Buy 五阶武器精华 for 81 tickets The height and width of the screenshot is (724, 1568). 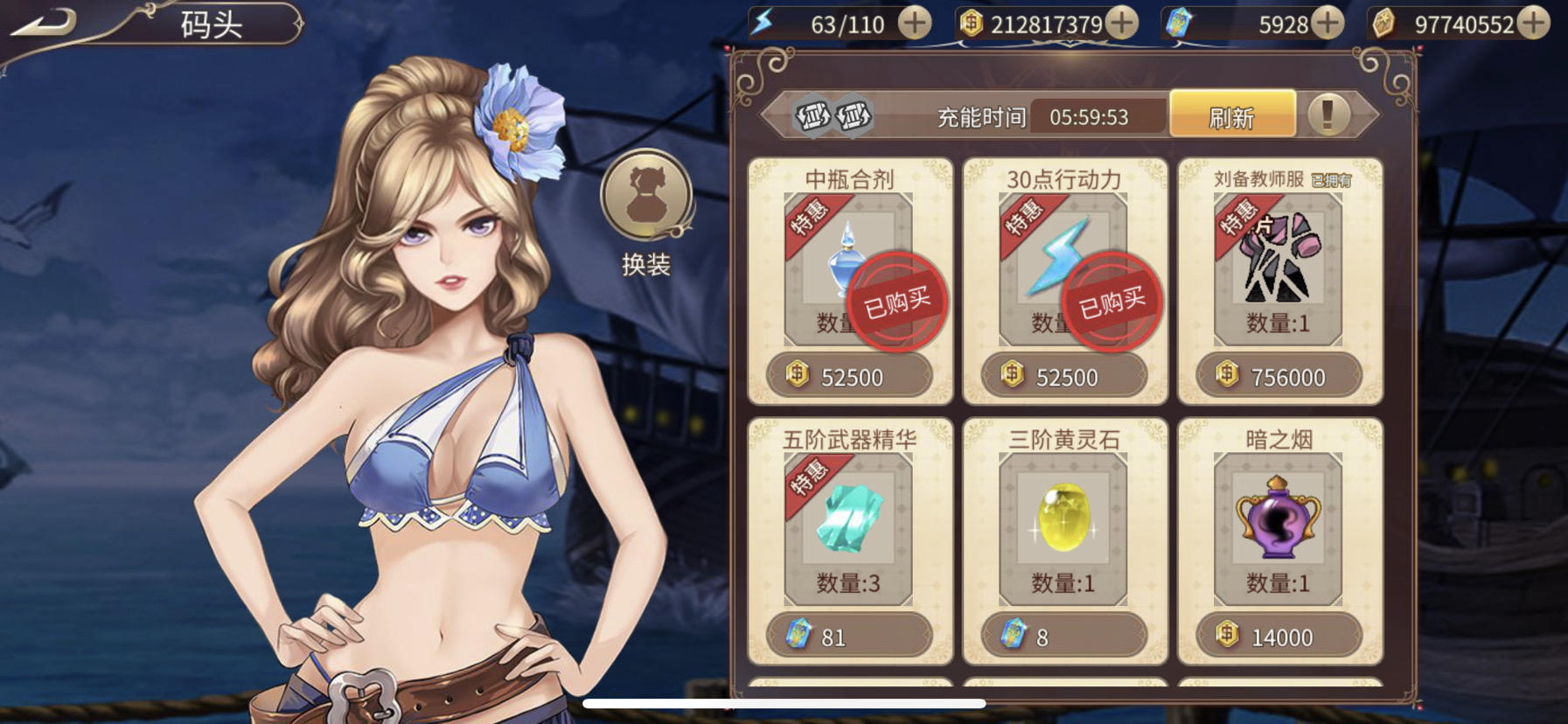pos(848,636)
